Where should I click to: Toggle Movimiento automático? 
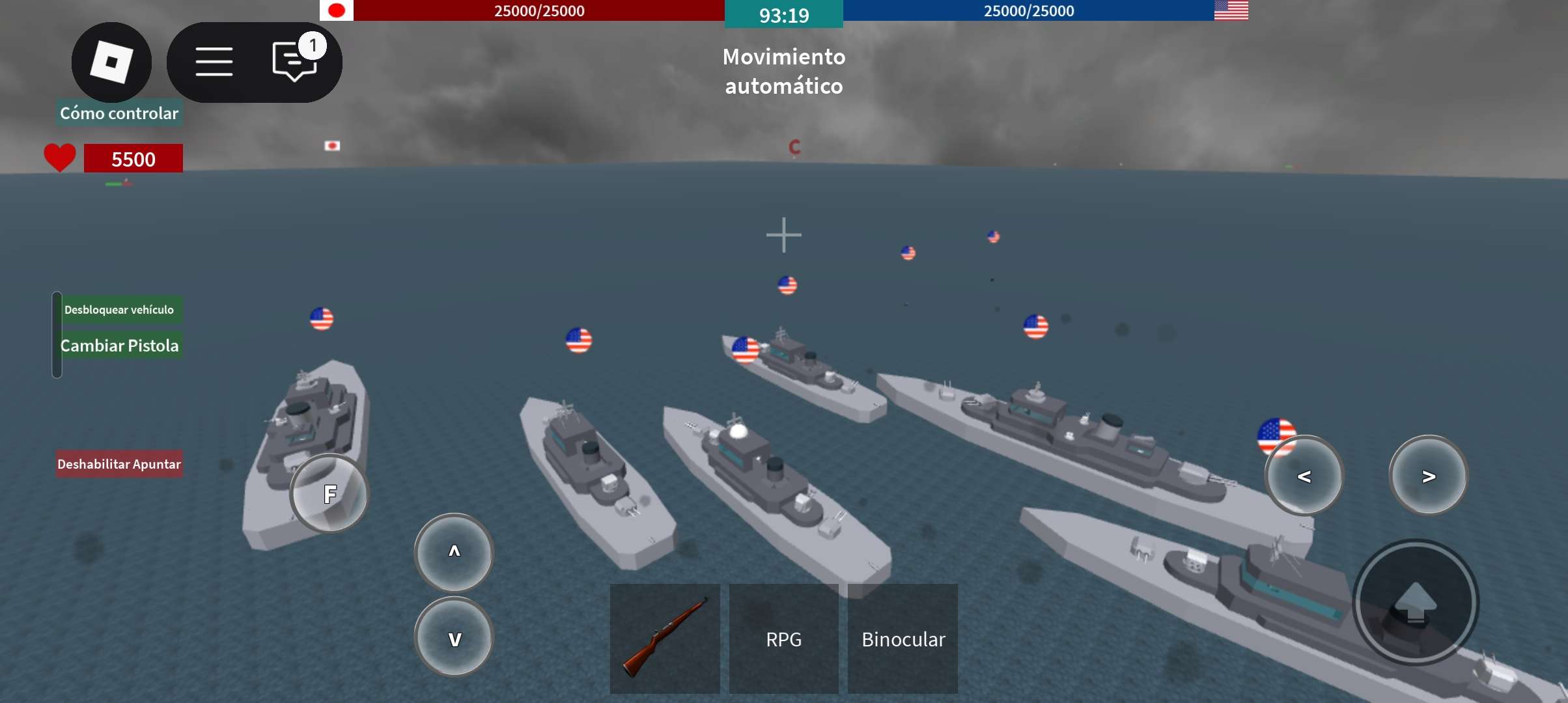click(784, 71)
